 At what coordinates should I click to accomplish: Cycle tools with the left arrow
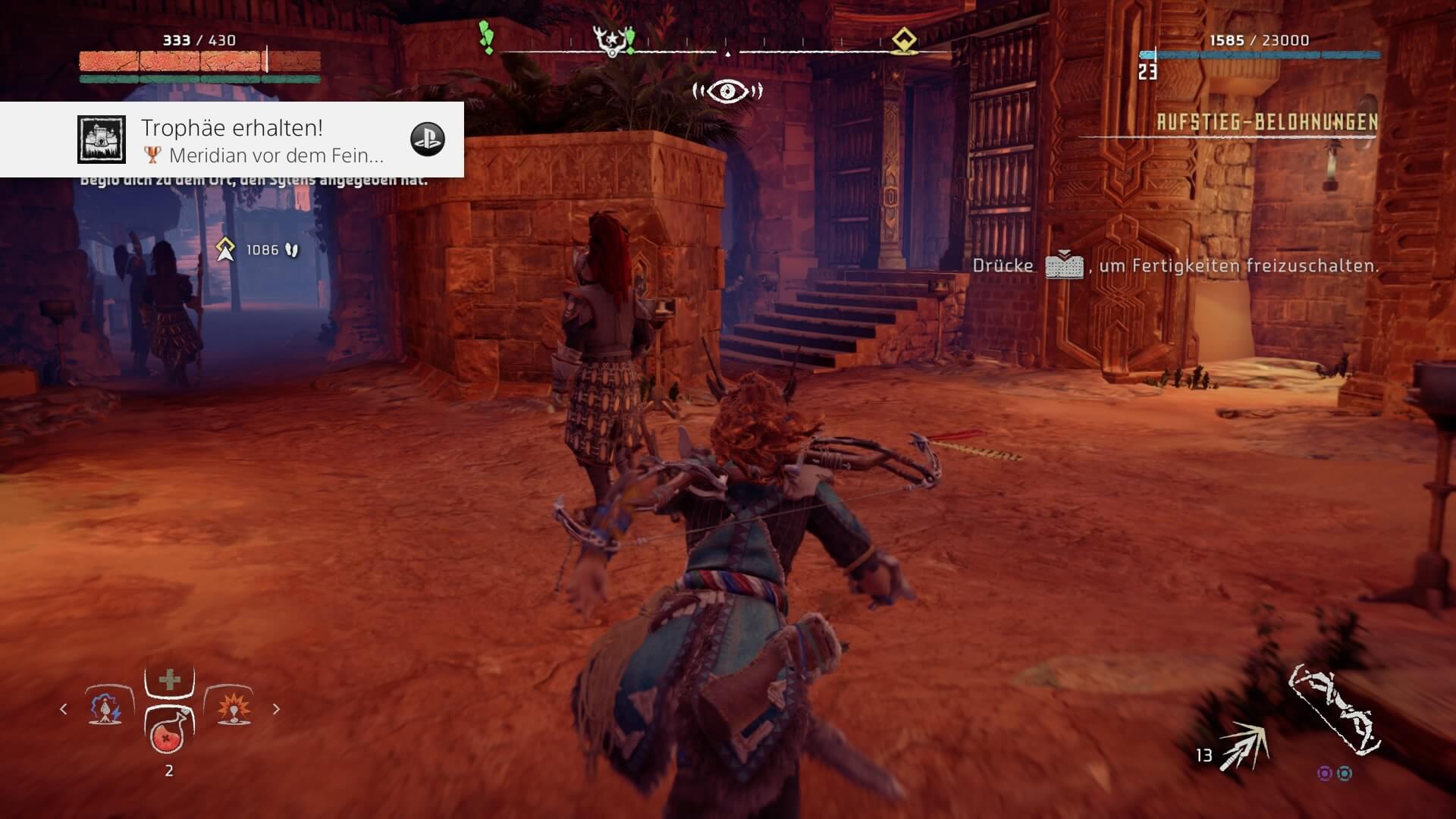[64, 709]
